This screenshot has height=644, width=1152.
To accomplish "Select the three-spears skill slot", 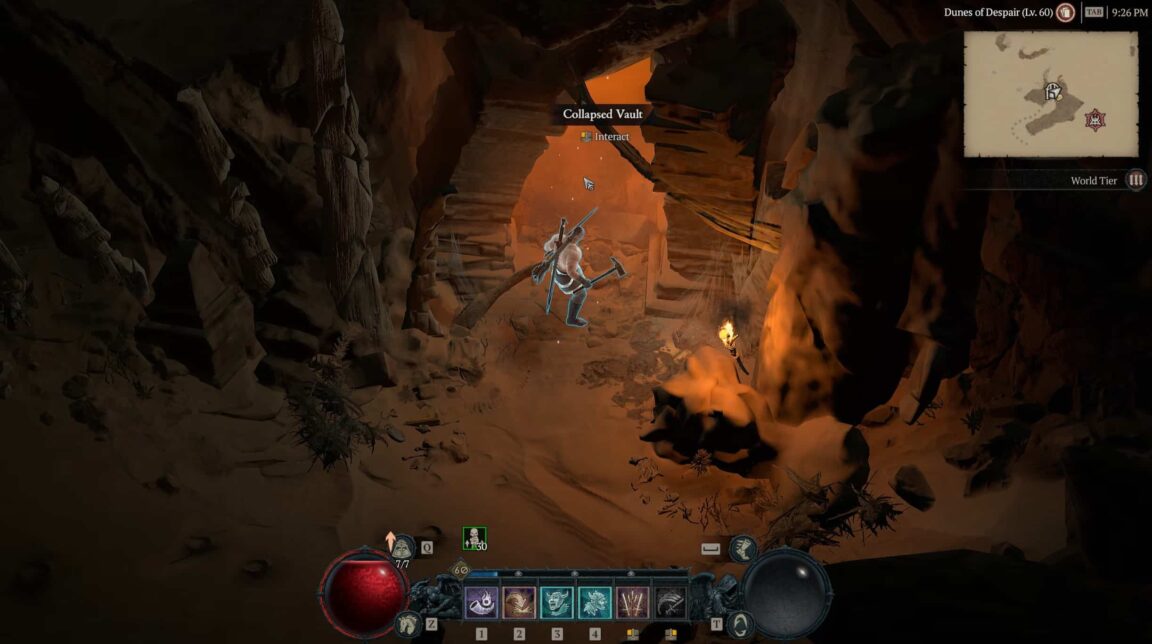I will pyautogui.click(x=633, y=602).
